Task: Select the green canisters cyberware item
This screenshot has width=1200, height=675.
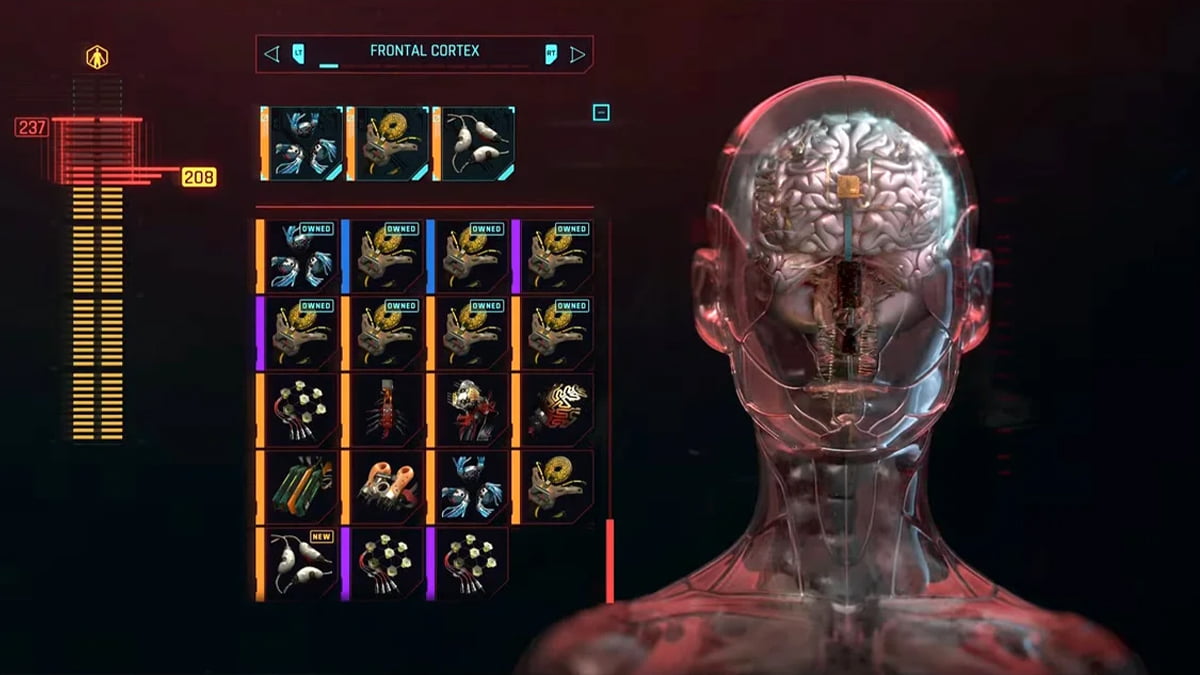Action: [x=300, y=487]
